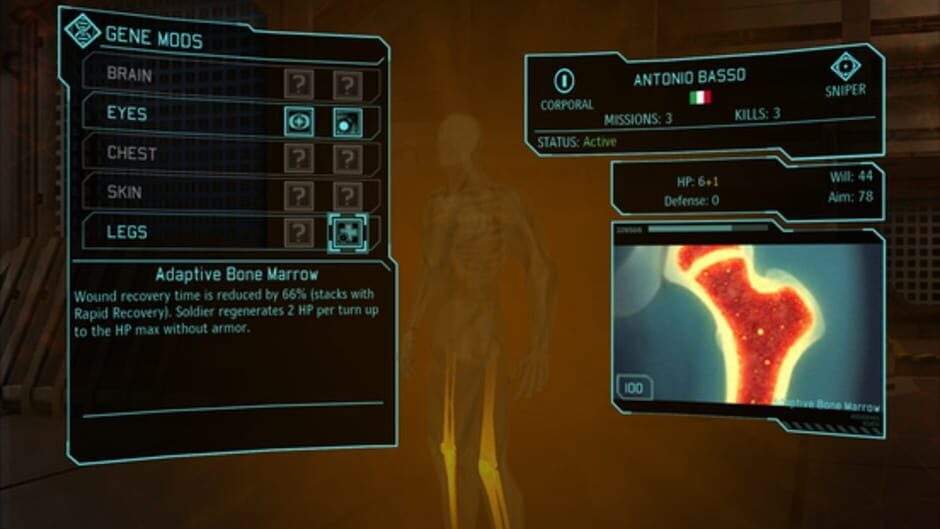This screenshot has width=940, height=529.
Task: Choose the glowing dot Eyes mod icon
Action: click(347, 122)
